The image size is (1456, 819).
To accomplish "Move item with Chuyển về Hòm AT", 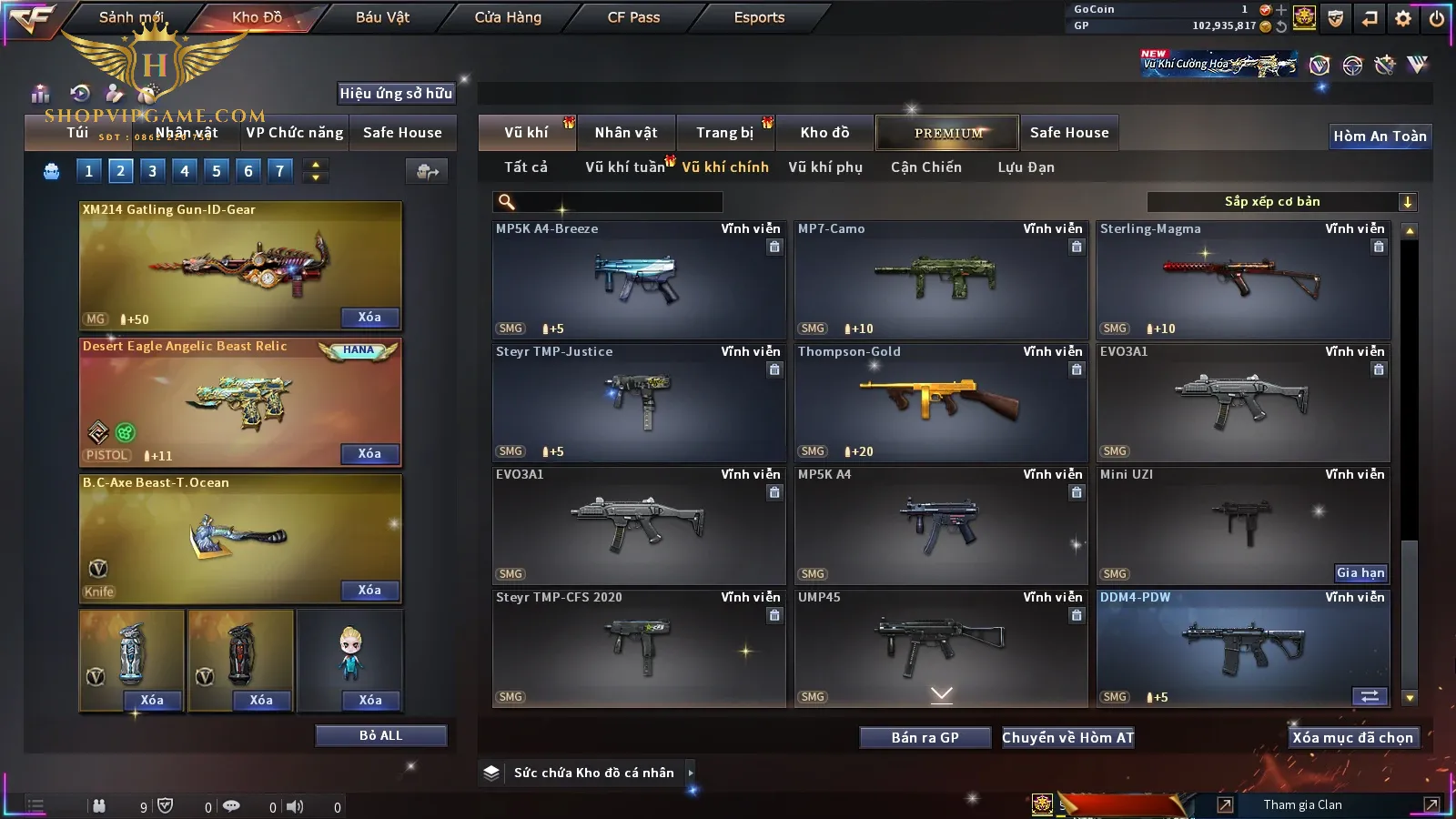I will pyautogui.click(x=1068, y=737).
